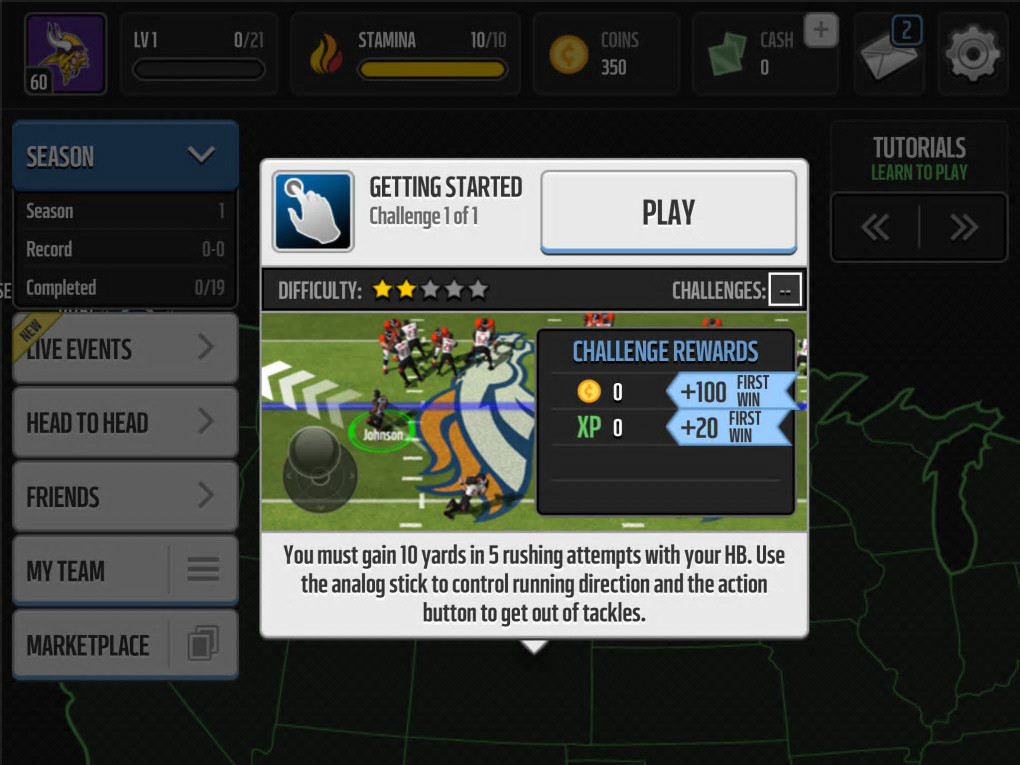This screenshot has height=765, width=1020.
Task: Open the Friends menu
Action: [125, 496]
